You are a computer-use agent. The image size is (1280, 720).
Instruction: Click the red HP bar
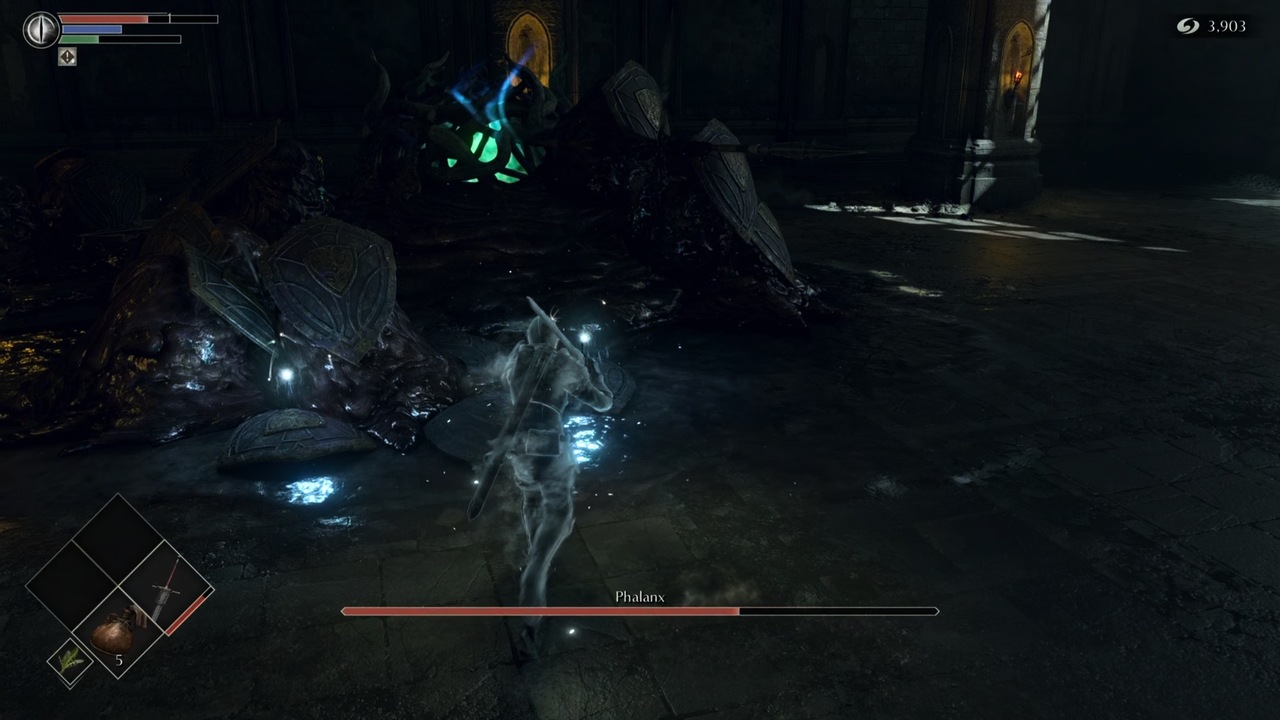[x=103, y=18]
